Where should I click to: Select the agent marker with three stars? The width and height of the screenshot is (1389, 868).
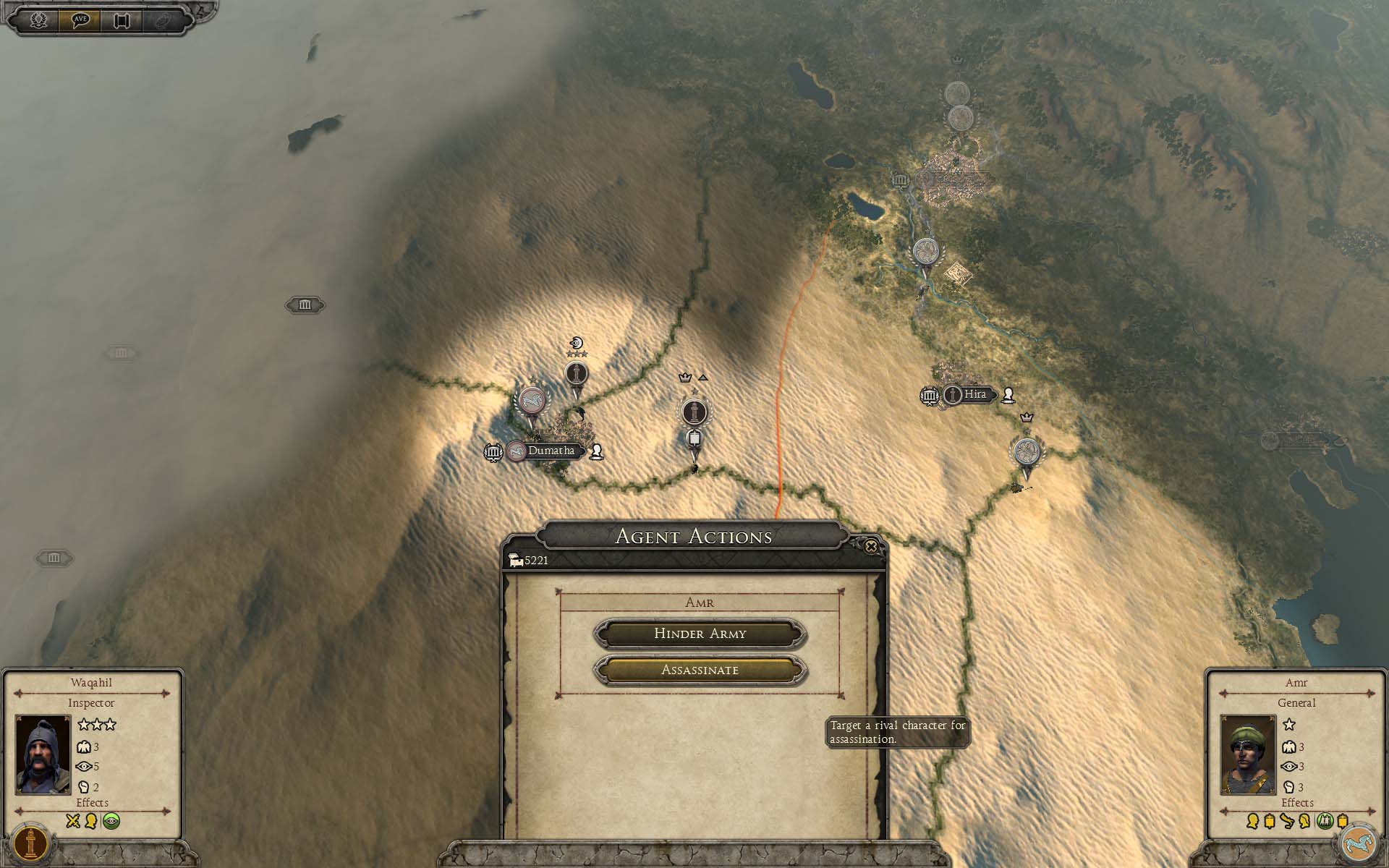coord(576,375)
